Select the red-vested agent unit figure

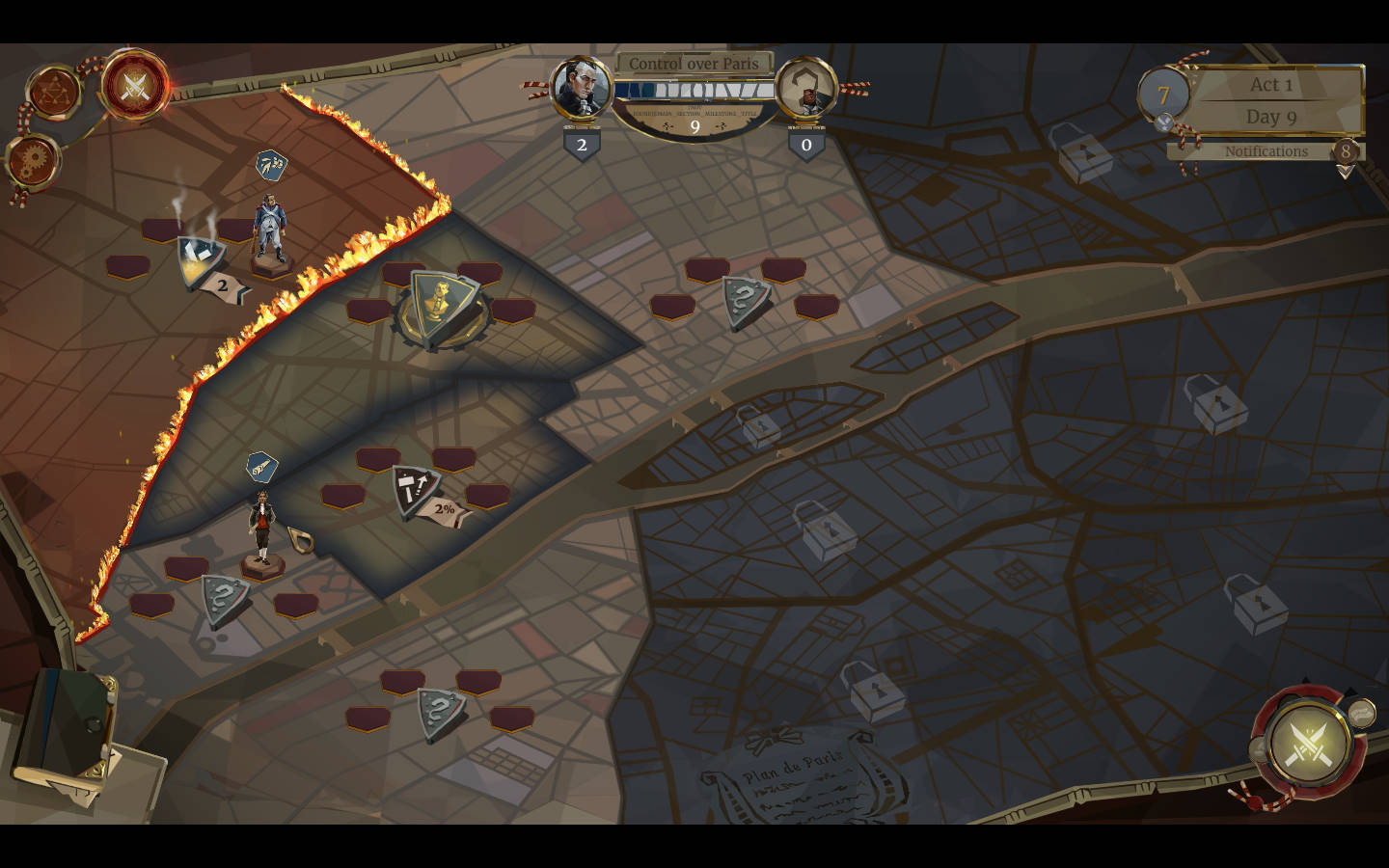pyautogui.click(x=259, y=527)
